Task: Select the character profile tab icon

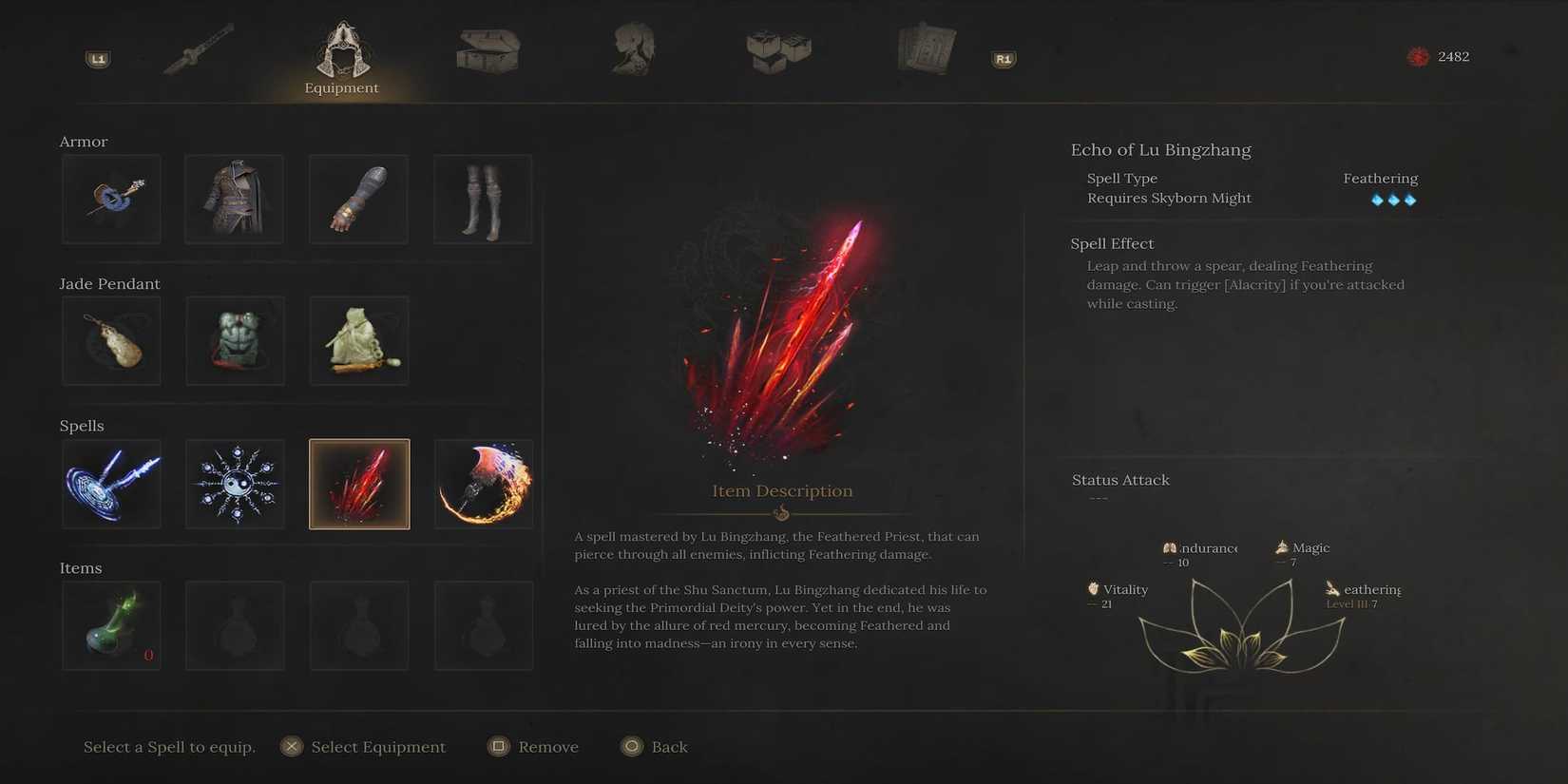Action: pyautogui.click(x=632, y=52)
